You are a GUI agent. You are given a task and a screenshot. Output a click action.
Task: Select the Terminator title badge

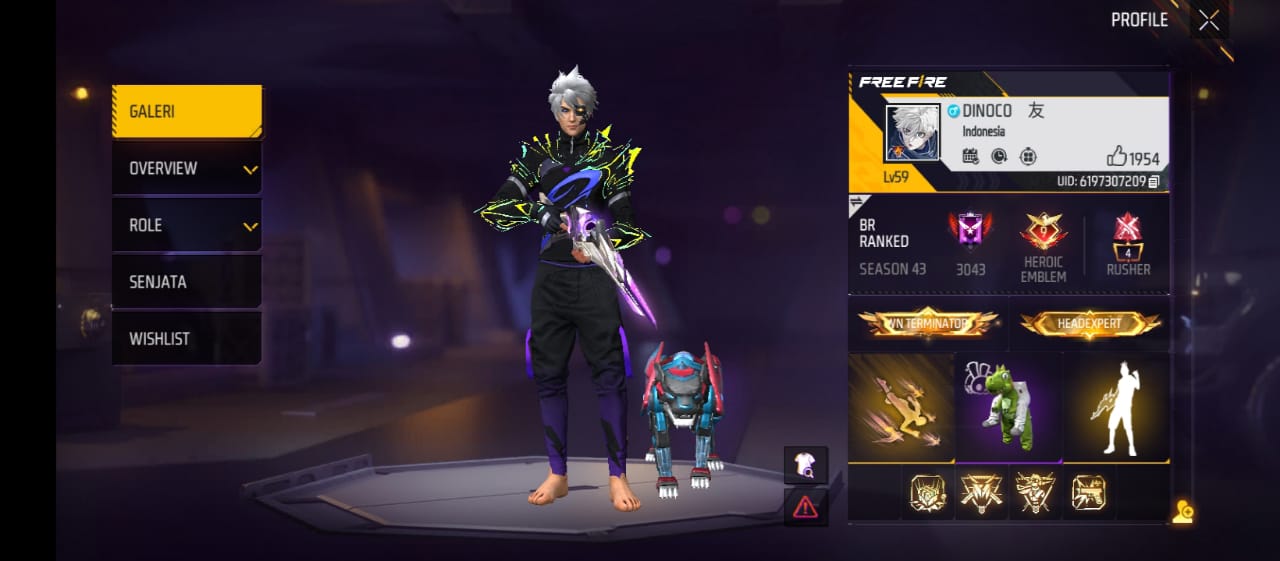pos(928,323)
